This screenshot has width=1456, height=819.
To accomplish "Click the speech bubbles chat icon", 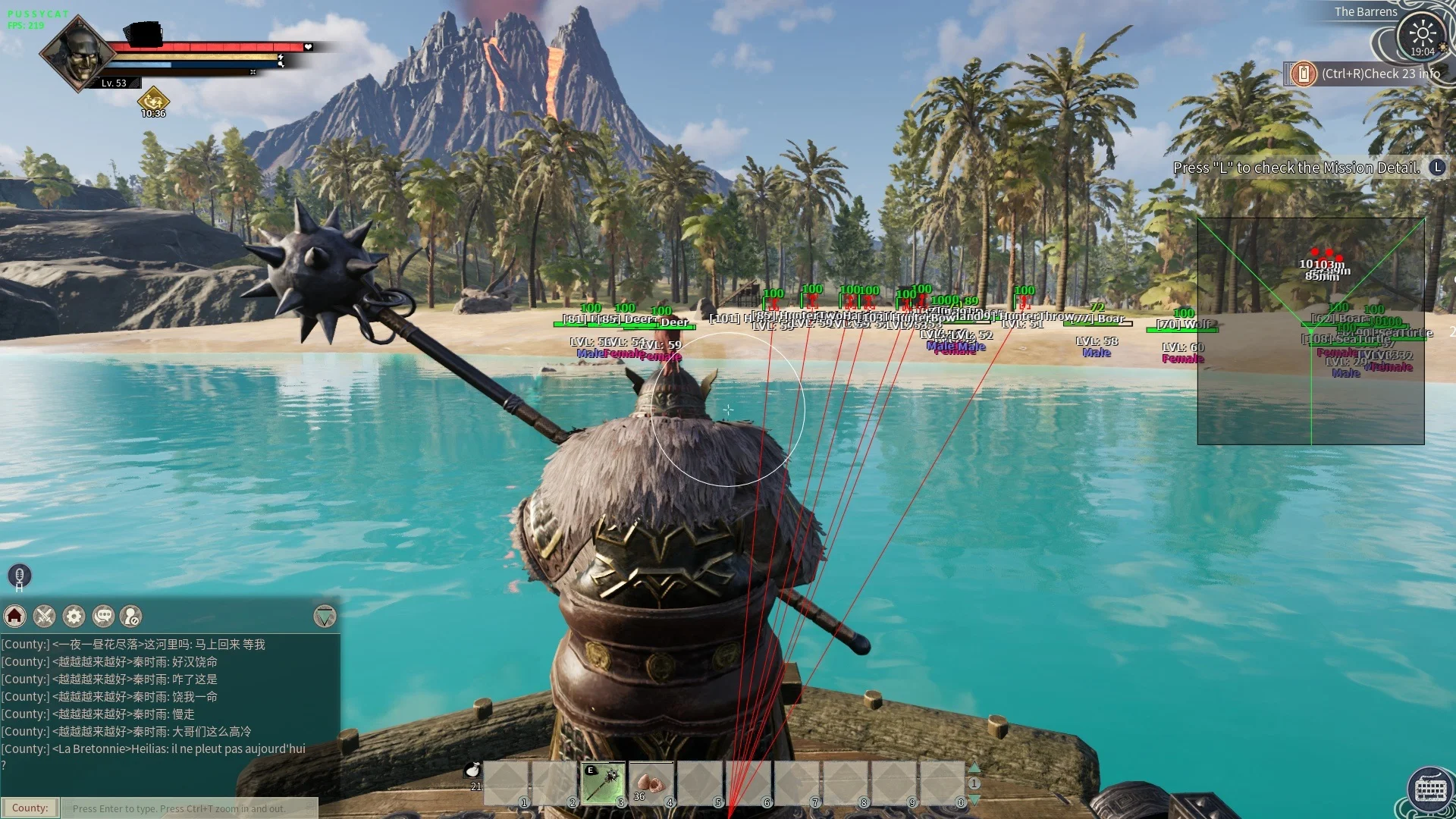I will click(x=104, y=616).
